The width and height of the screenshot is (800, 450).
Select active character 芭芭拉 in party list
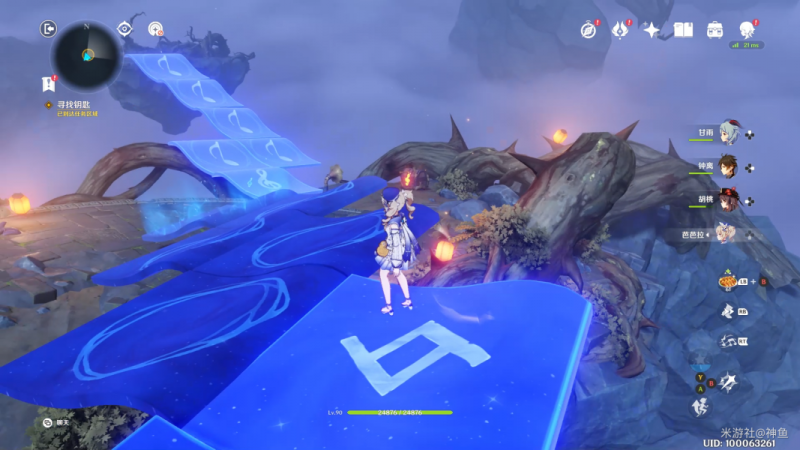click(x=726, y=232)
